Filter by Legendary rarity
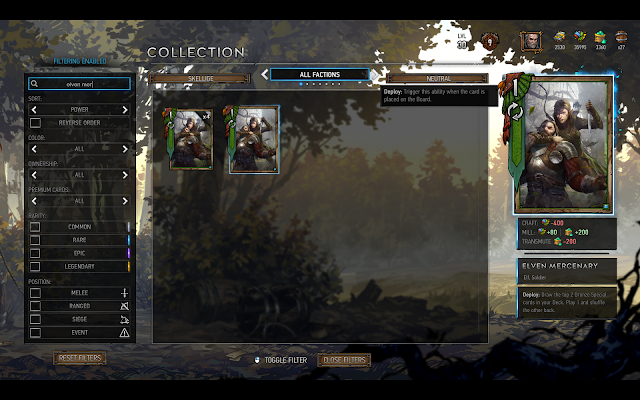Screen dimensions: 640x400 [35, 266]
